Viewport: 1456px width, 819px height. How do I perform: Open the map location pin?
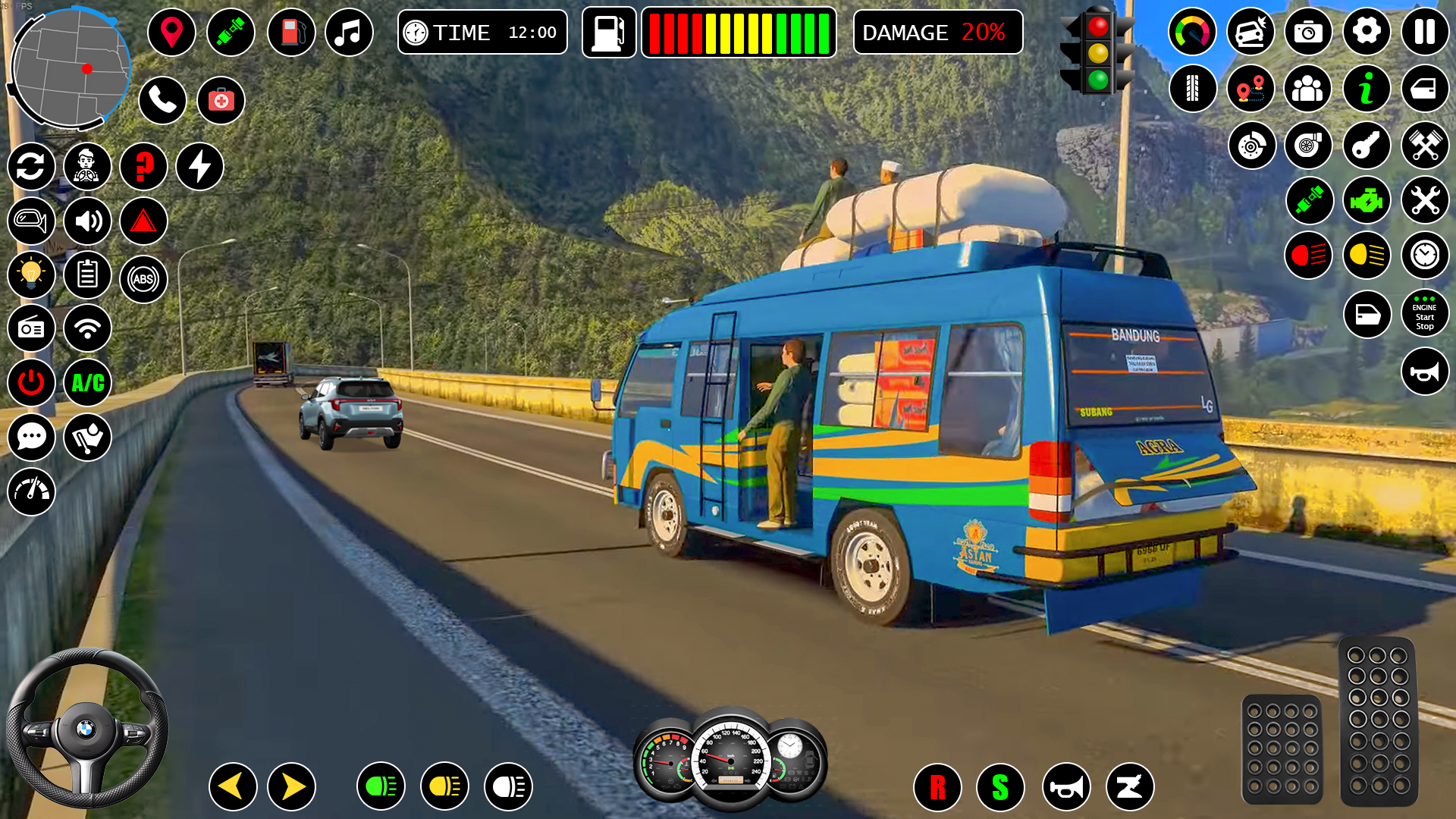[x=171, y=33]
